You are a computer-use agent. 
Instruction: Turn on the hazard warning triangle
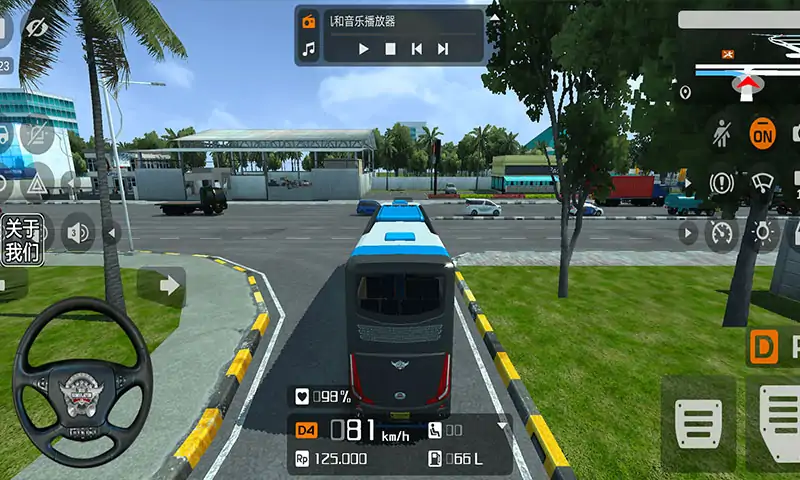pyautogui.click(x=36, y=184)
